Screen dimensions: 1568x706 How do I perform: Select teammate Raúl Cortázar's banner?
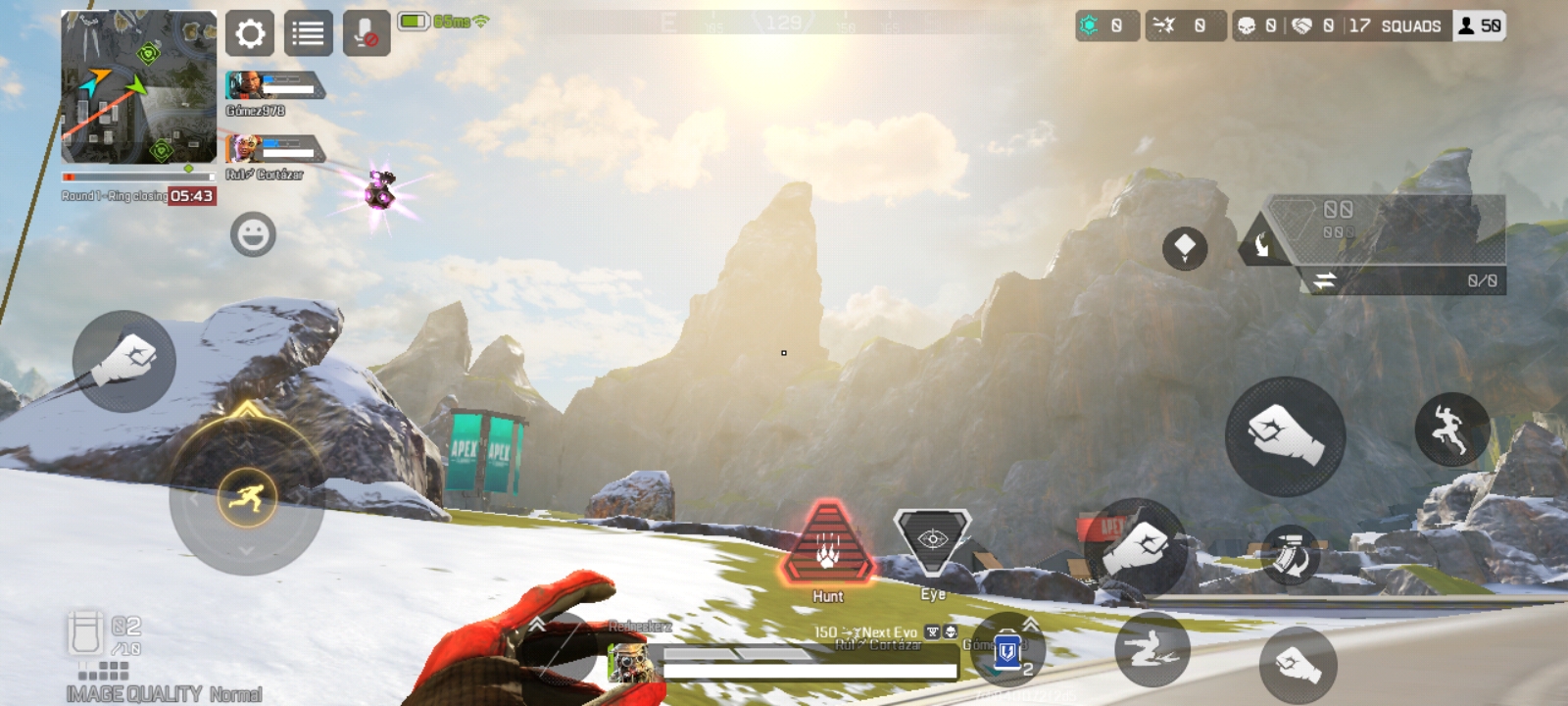point(274,150)
